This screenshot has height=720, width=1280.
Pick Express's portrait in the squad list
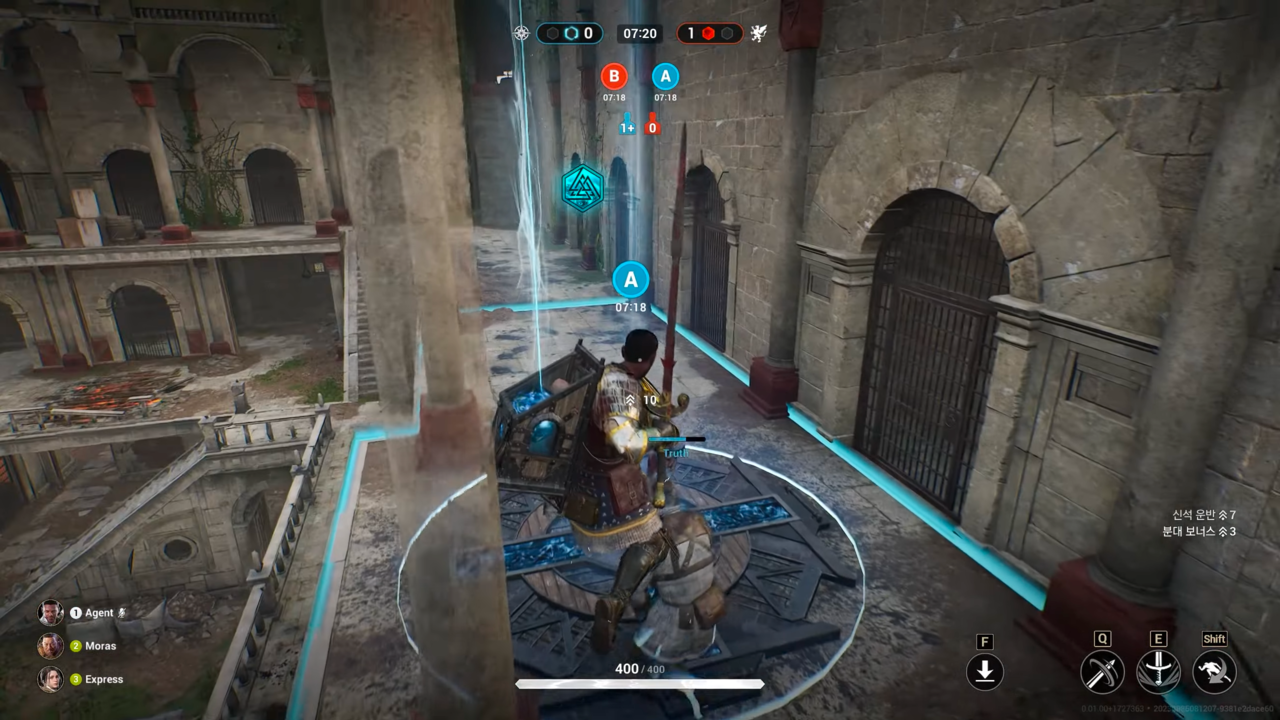tap(51, 679)
